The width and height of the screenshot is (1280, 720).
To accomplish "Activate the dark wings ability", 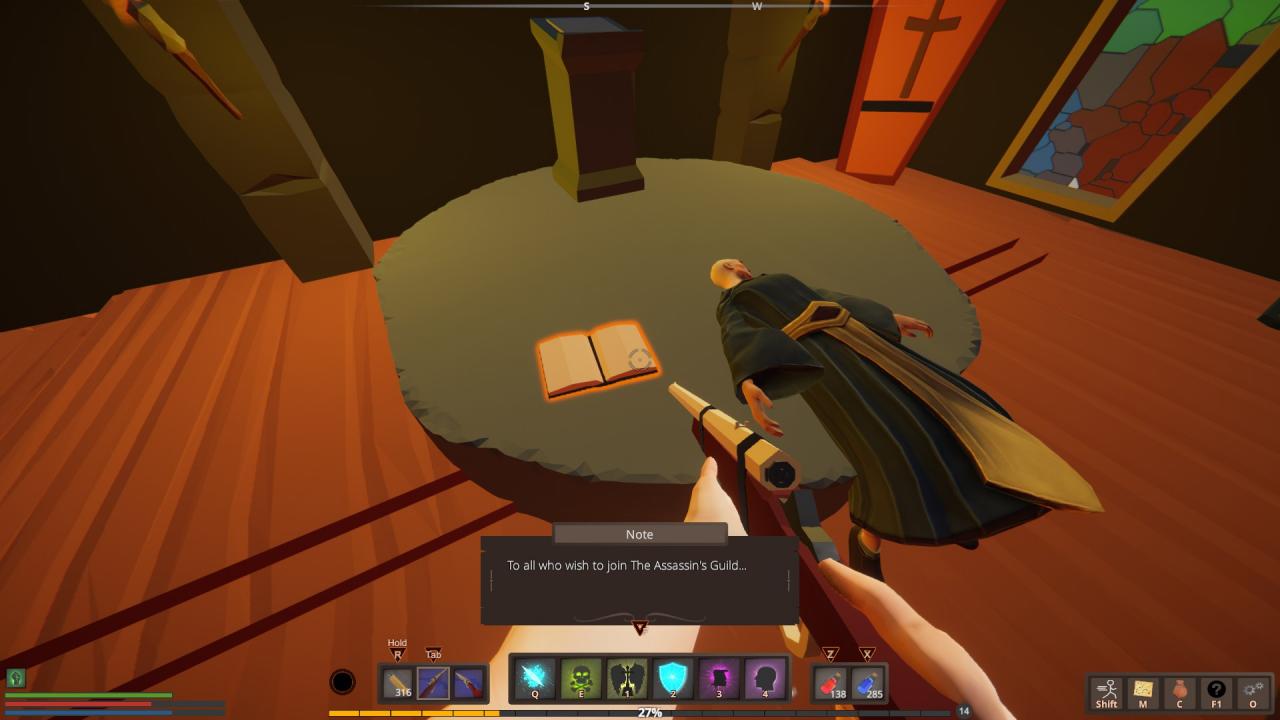I will (627, 679).
